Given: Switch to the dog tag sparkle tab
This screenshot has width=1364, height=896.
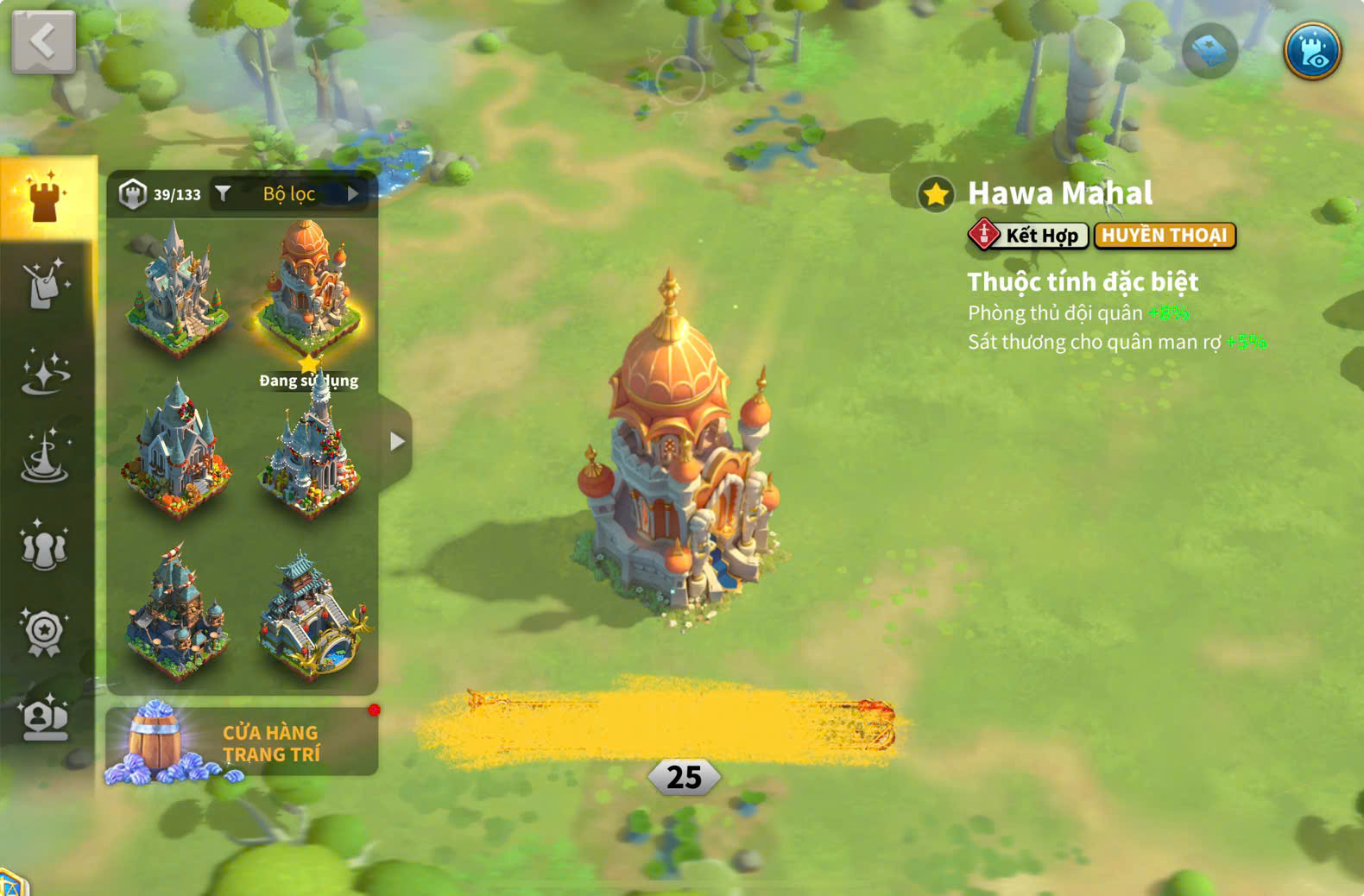Looking at the screenshot, I should 45,284.
